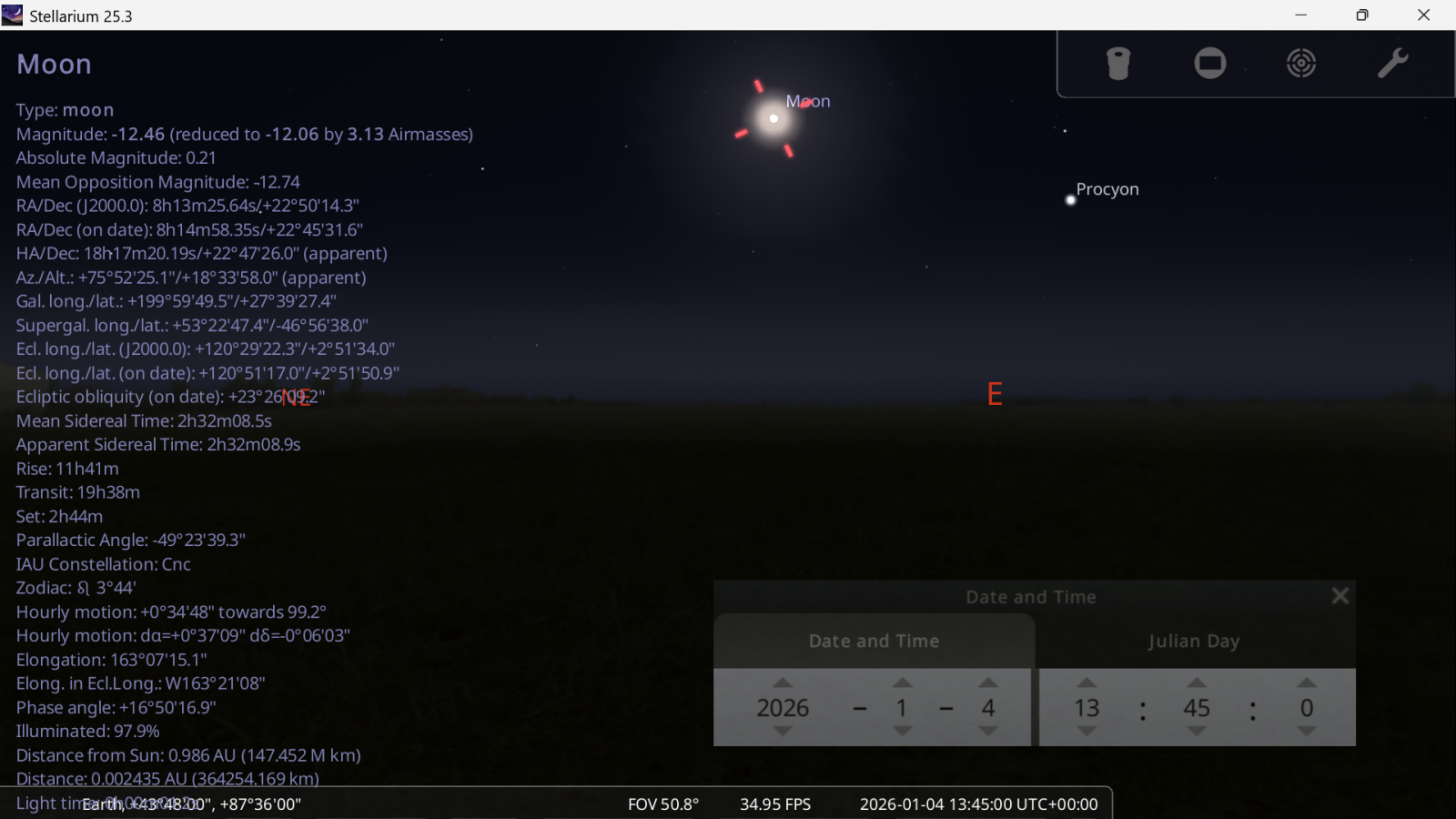Increase the day from 4 to 5
This screenshot has height=819, width=1456.
[x=989, y=682]
